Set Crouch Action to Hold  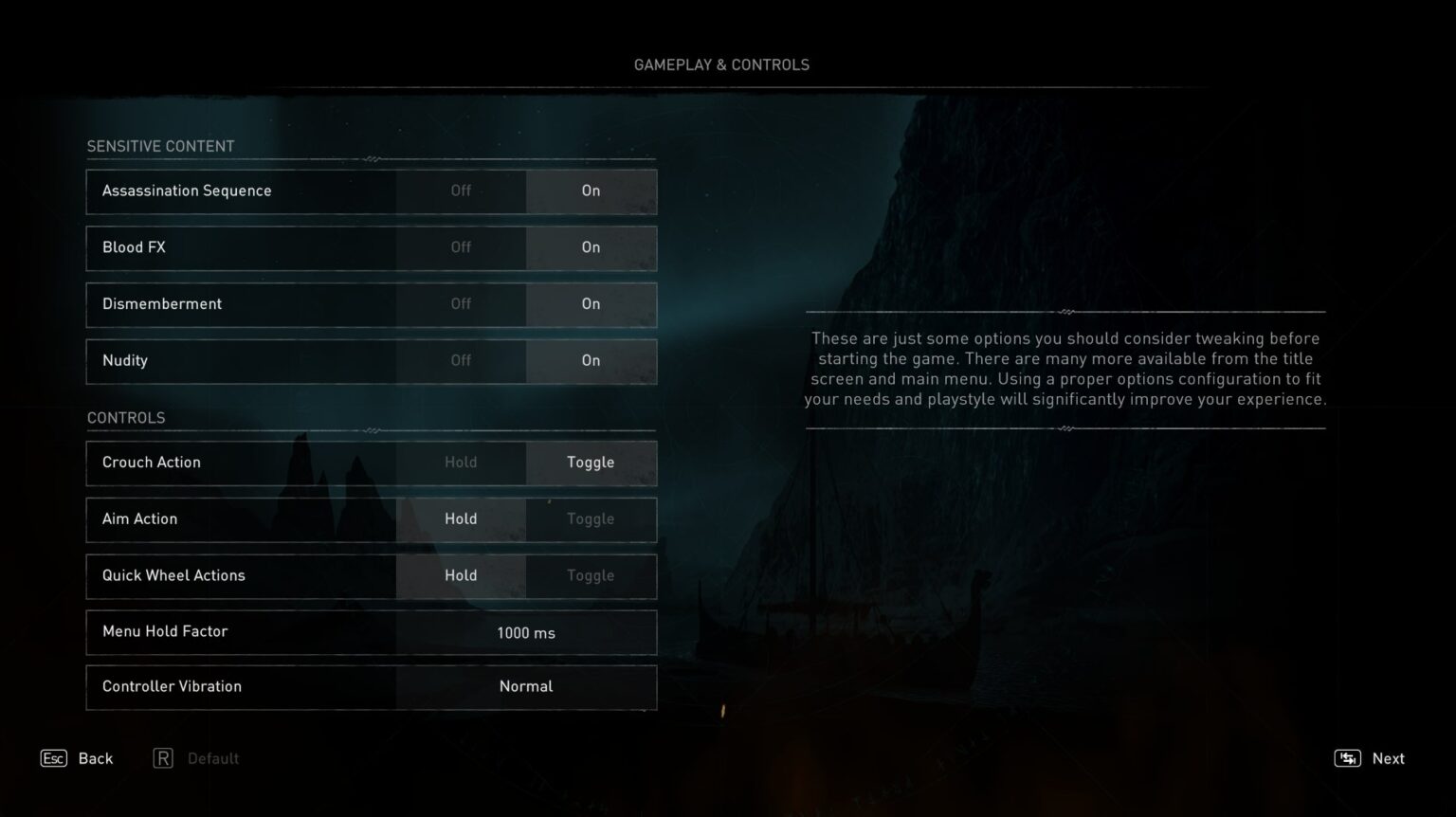pos(461,463)
